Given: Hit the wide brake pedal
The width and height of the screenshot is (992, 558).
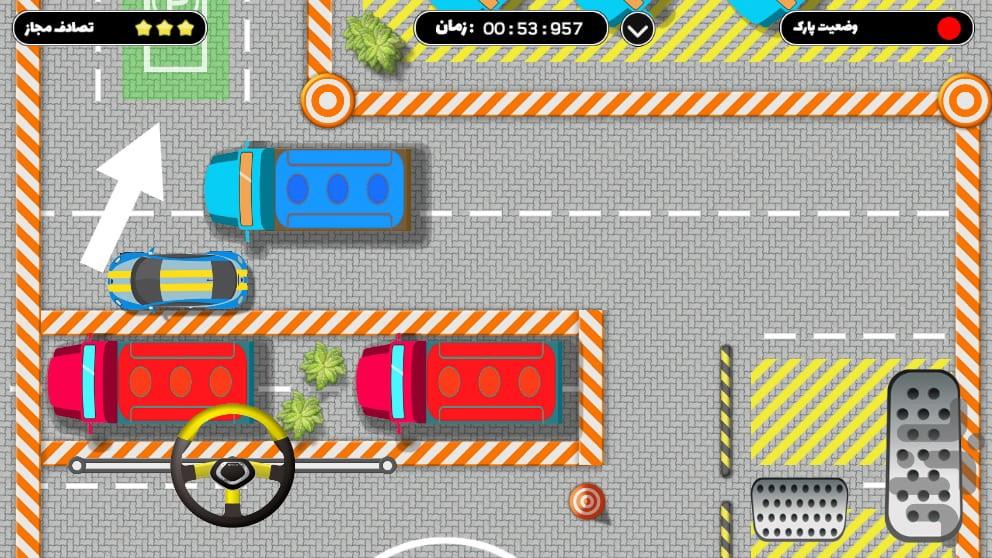Looking at the screenshot, I should click(x=799, y=509).
